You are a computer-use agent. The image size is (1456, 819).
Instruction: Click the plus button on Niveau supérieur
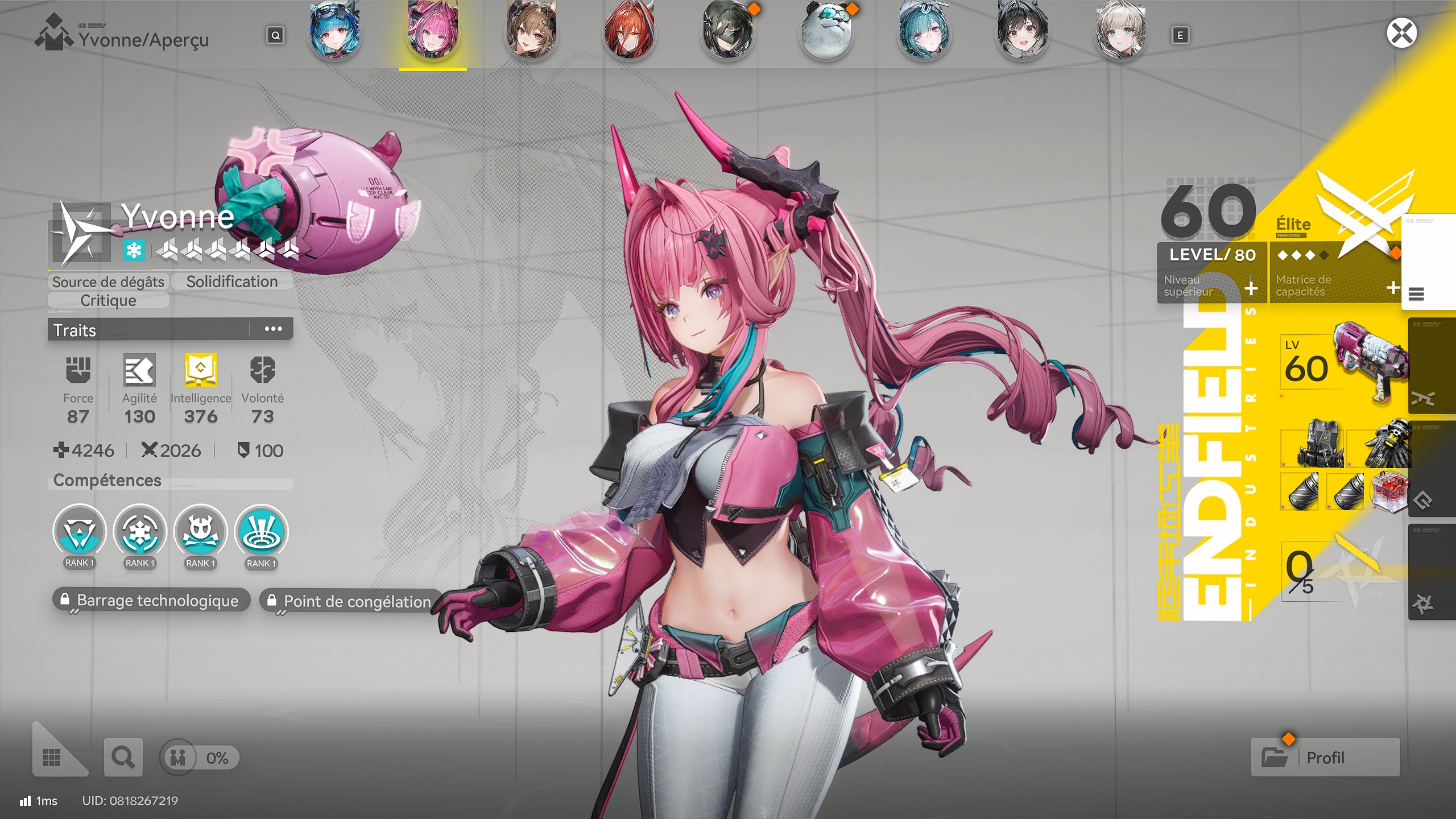pos(1250,289)
